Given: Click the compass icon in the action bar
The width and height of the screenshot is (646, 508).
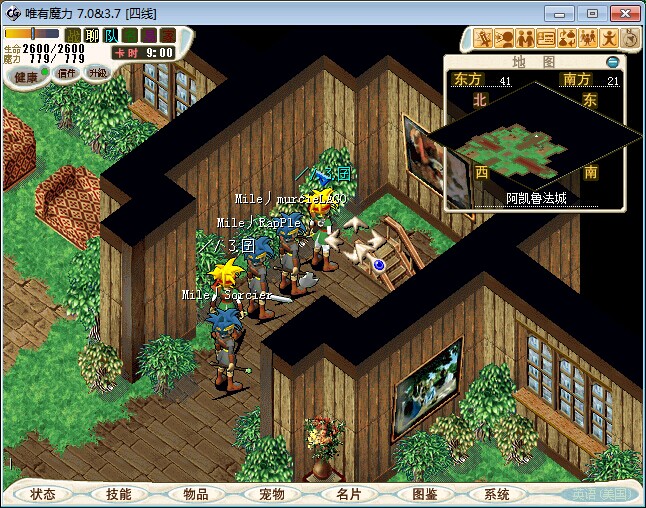Looking at the screenshot, I should tap(631, 38).
